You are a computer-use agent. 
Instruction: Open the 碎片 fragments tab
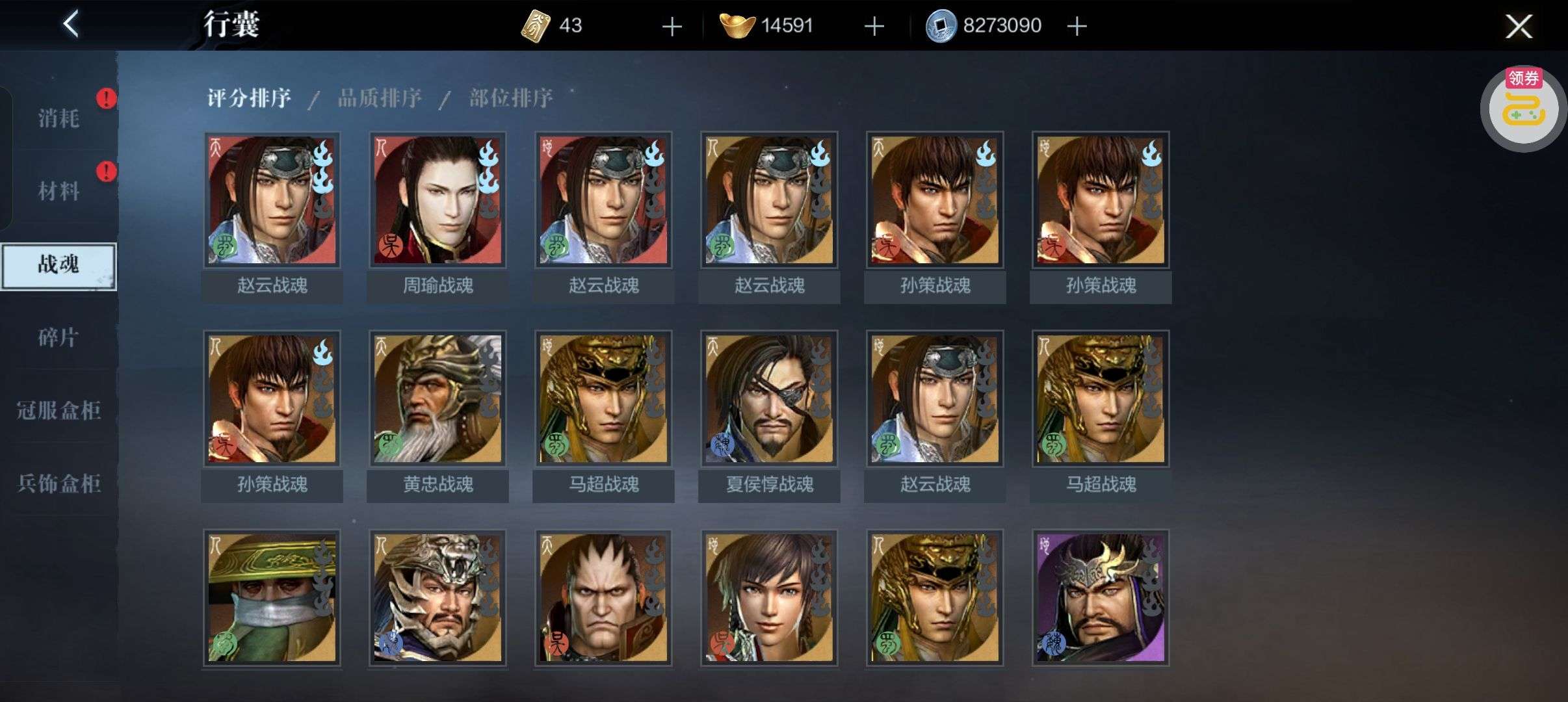point(59,337)
